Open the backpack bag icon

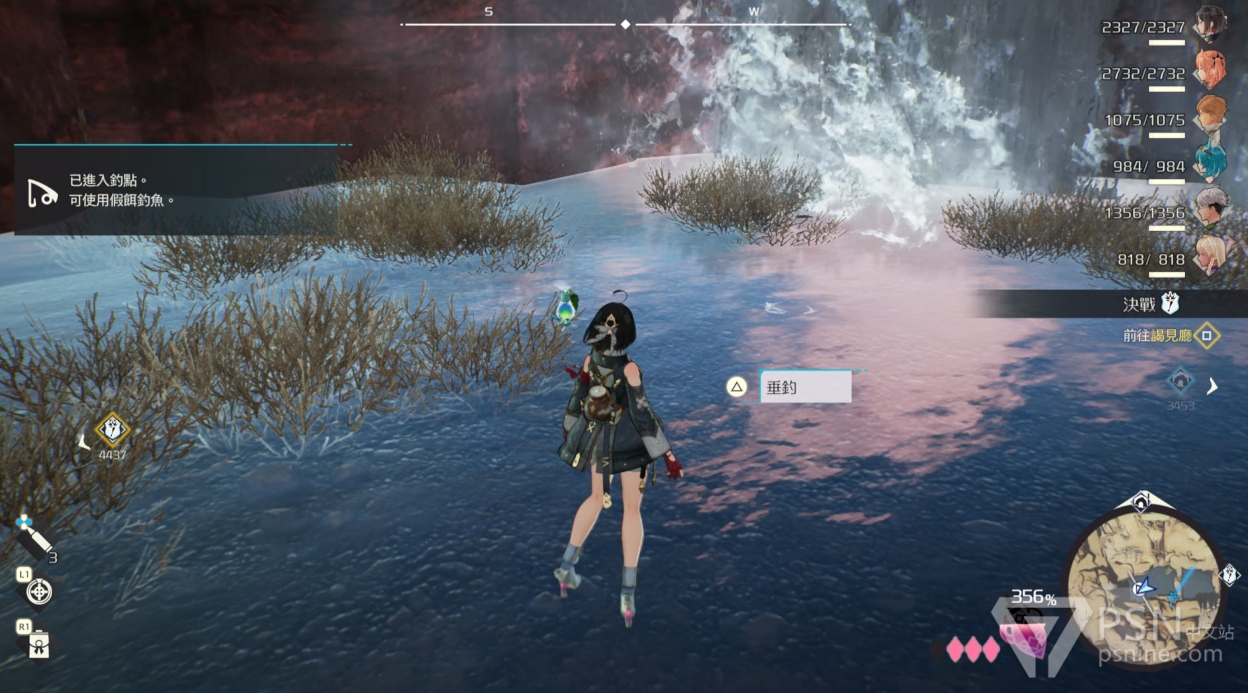coord(40,643)
